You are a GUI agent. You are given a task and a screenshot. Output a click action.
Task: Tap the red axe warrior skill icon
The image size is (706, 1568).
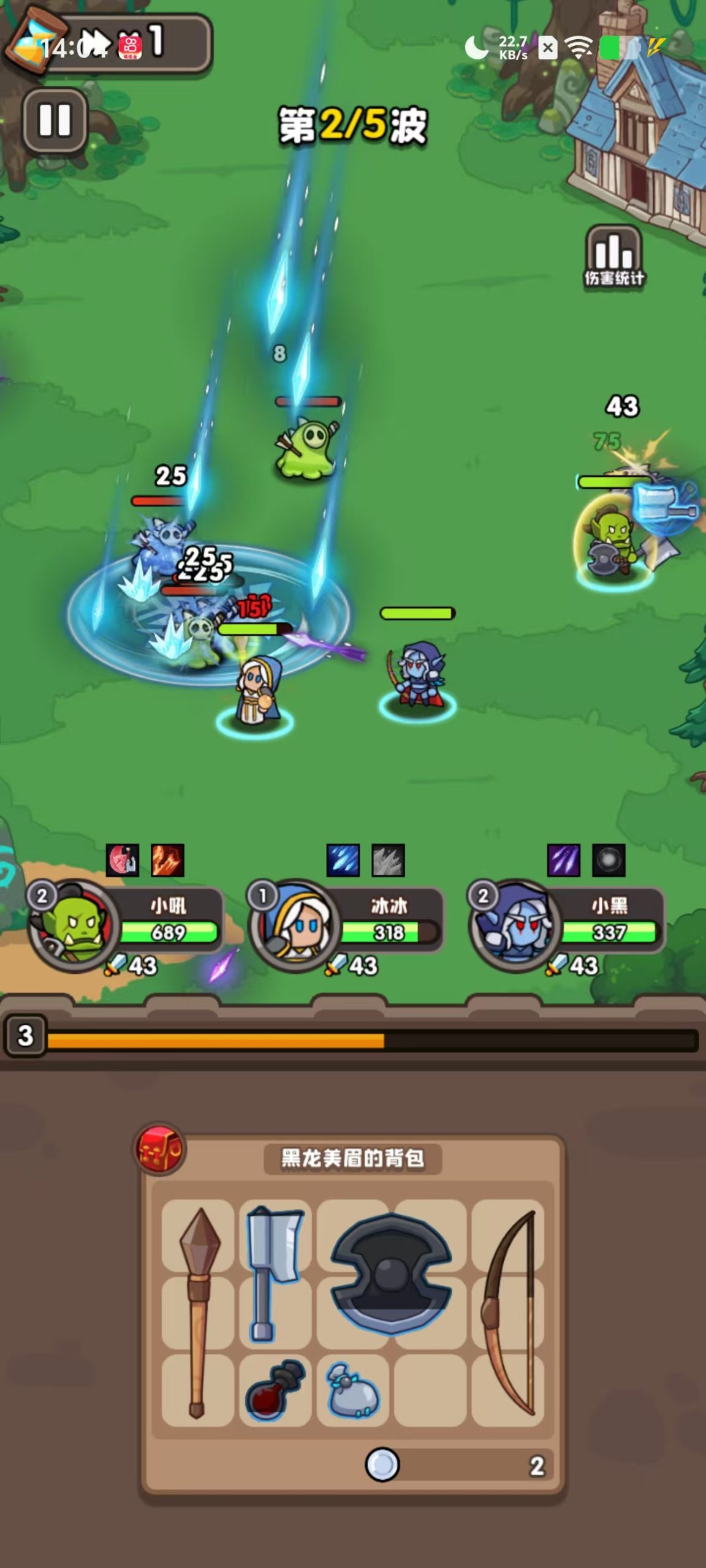pyautogui.click(x=123, y=860)
